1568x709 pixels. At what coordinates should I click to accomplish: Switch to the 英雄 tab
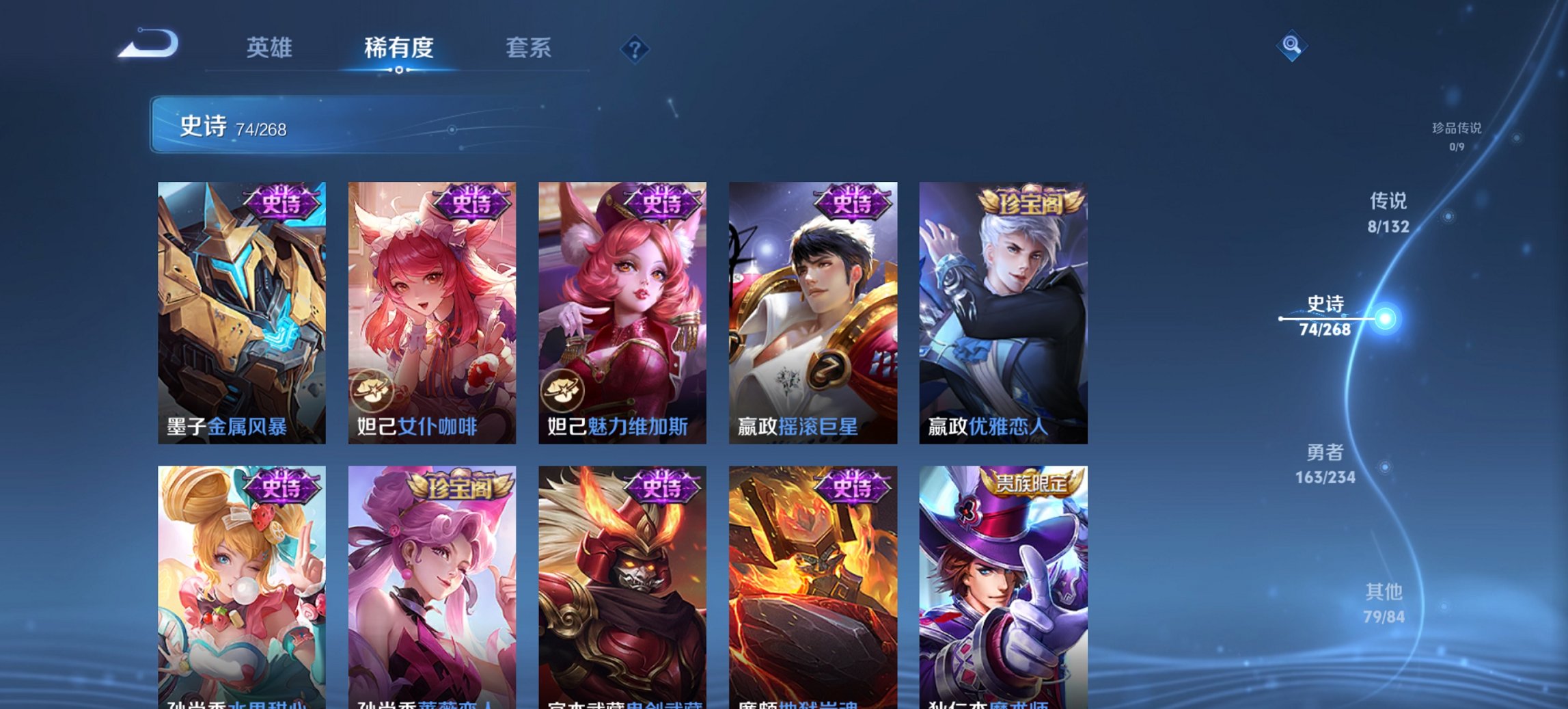tap(271, 49)
